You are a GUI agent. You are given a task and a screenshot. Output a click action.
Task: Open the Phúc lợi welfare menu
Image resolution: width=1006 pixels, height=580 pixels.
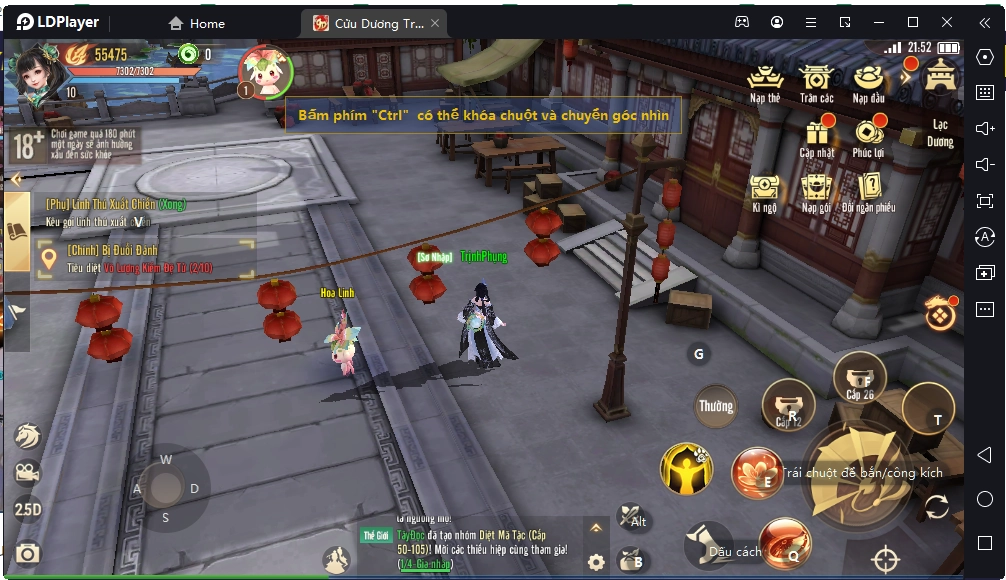[x=868, y=135]
